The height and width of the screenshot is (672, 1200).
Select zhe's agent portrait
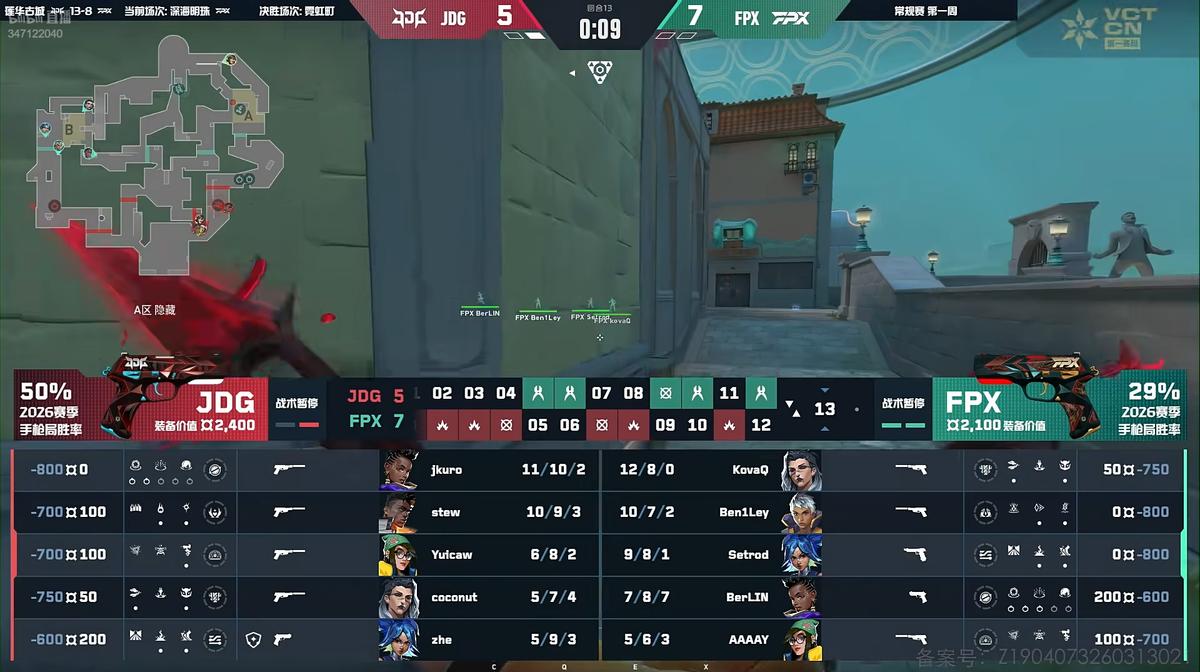pos(398,639)
